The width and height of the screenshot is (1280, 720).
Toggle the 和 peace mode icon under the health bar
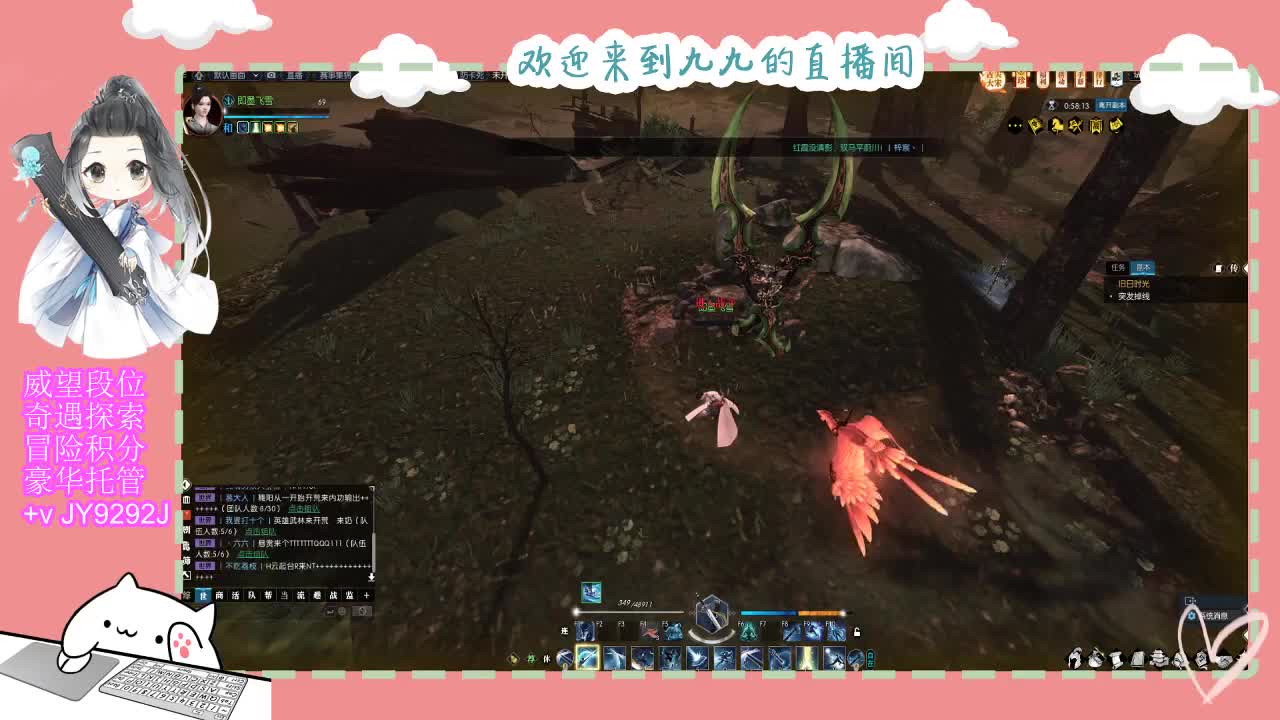pos(226,128)
